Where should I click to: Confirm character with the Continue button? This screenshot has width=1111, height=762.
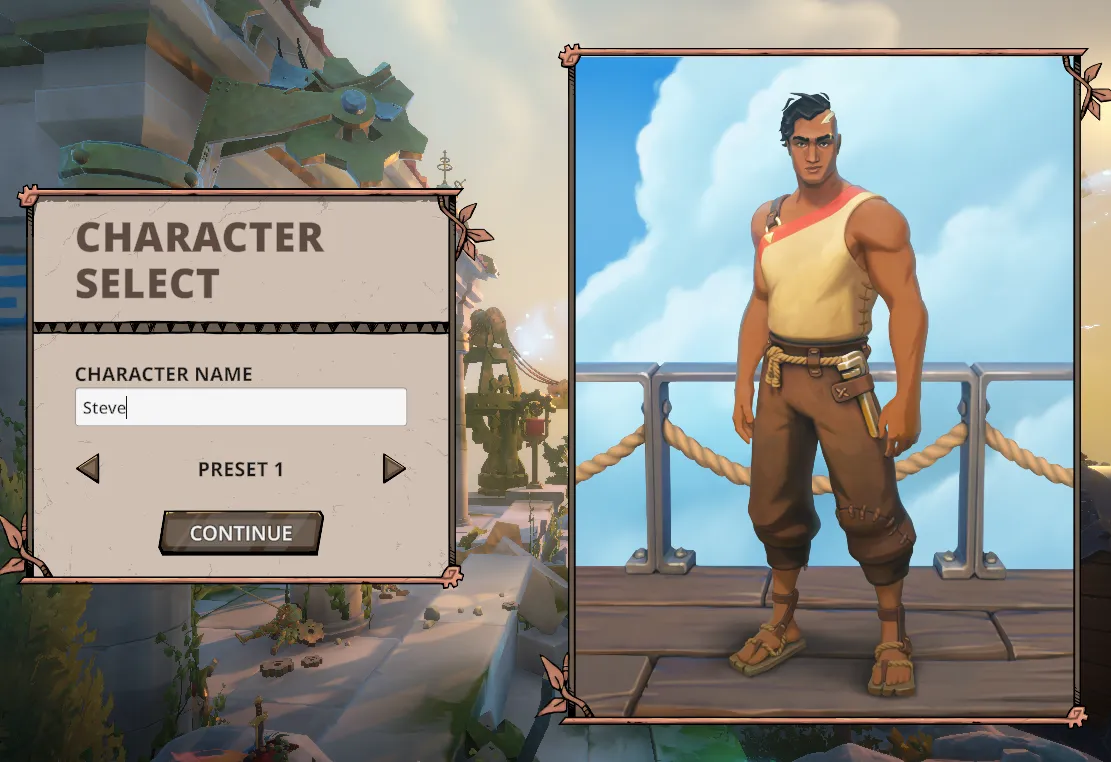tap(241, 533)
